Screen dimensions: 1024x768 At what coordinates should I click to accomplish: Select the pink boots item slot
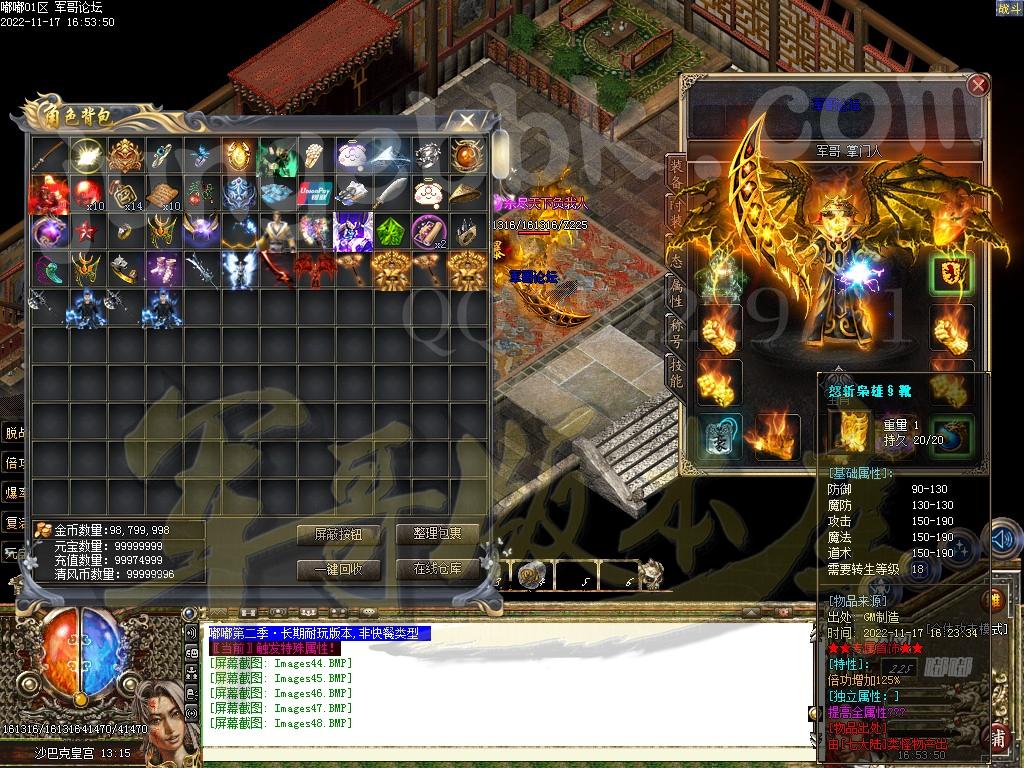point(163,269)
